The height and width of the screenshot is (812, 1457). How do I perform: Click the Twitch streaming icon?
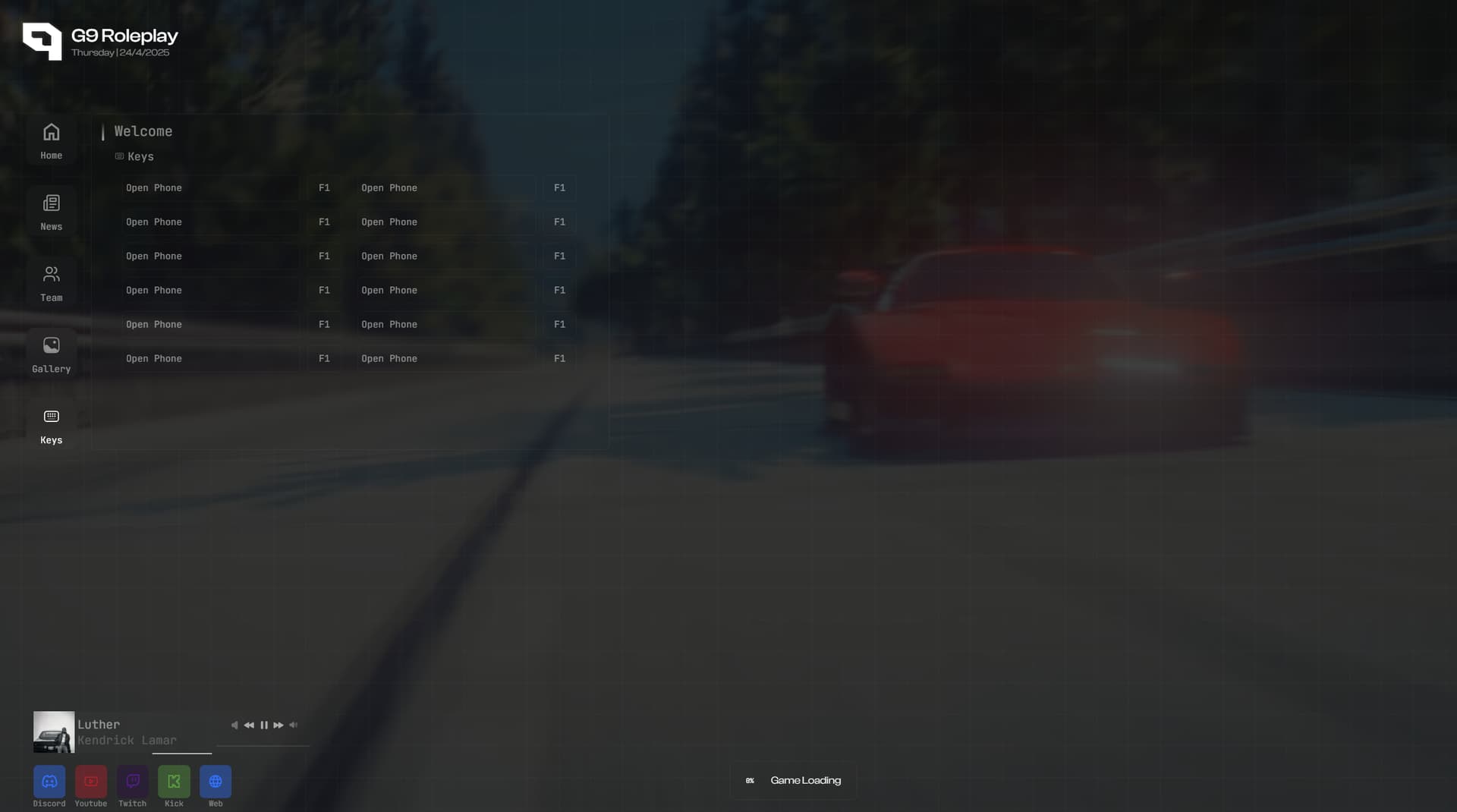point(132,781)
